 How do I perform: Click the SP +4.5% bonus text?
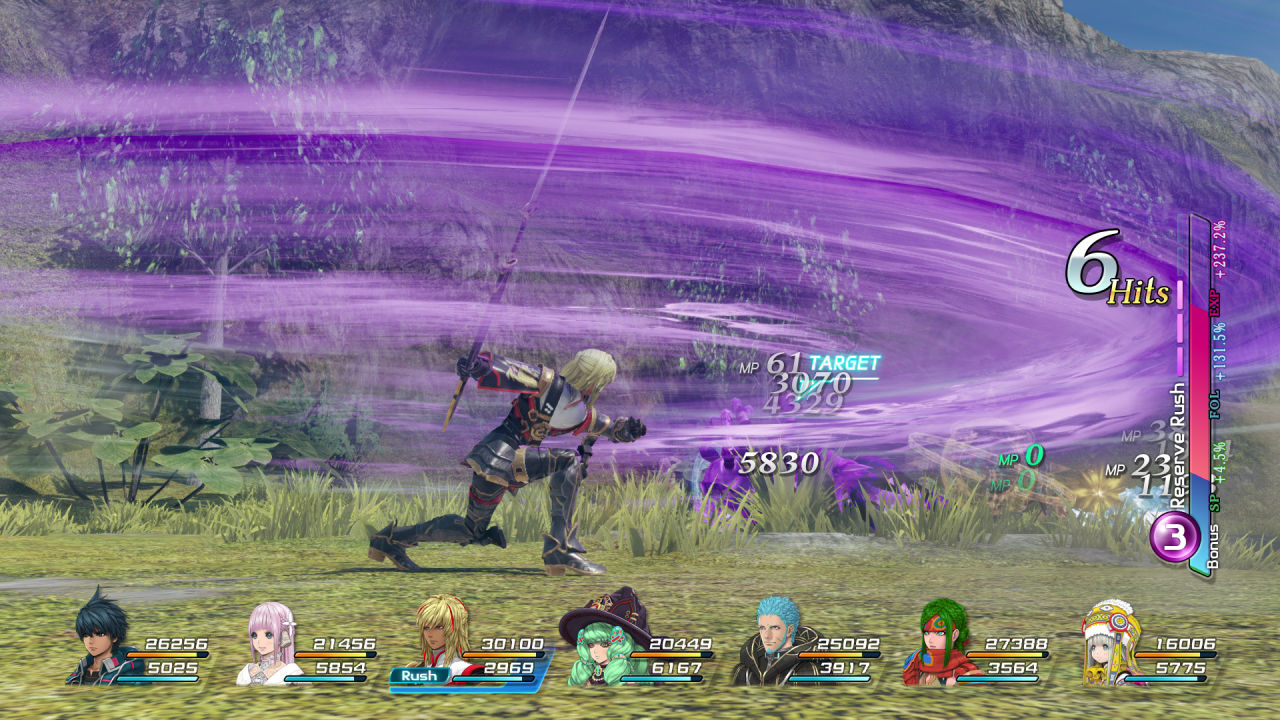[1214, 472]
